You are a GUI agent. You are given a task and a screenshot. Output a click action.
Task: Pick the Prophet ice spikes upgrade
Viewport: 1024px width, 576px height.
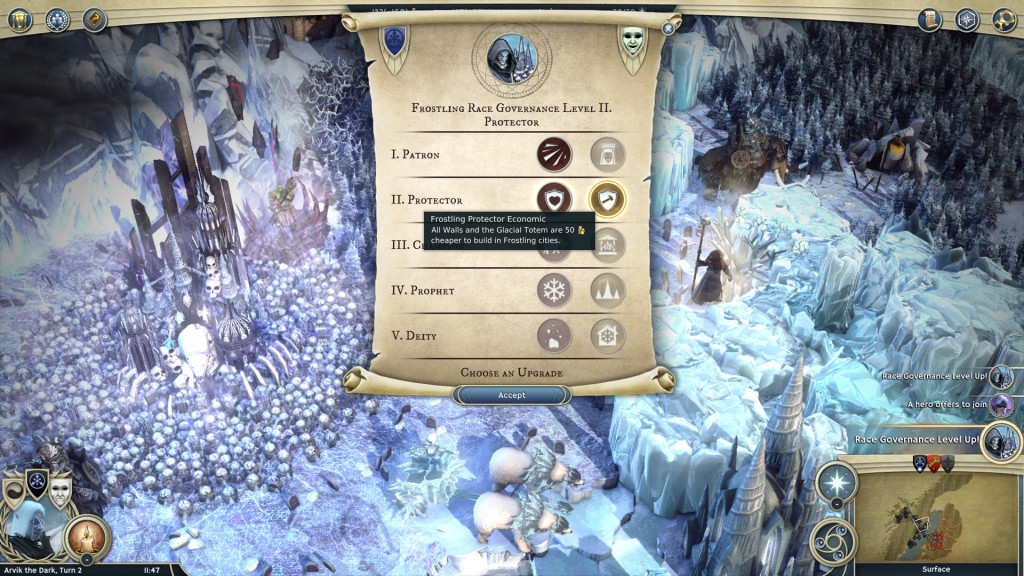pyautogui.click(x=607, y=291)
